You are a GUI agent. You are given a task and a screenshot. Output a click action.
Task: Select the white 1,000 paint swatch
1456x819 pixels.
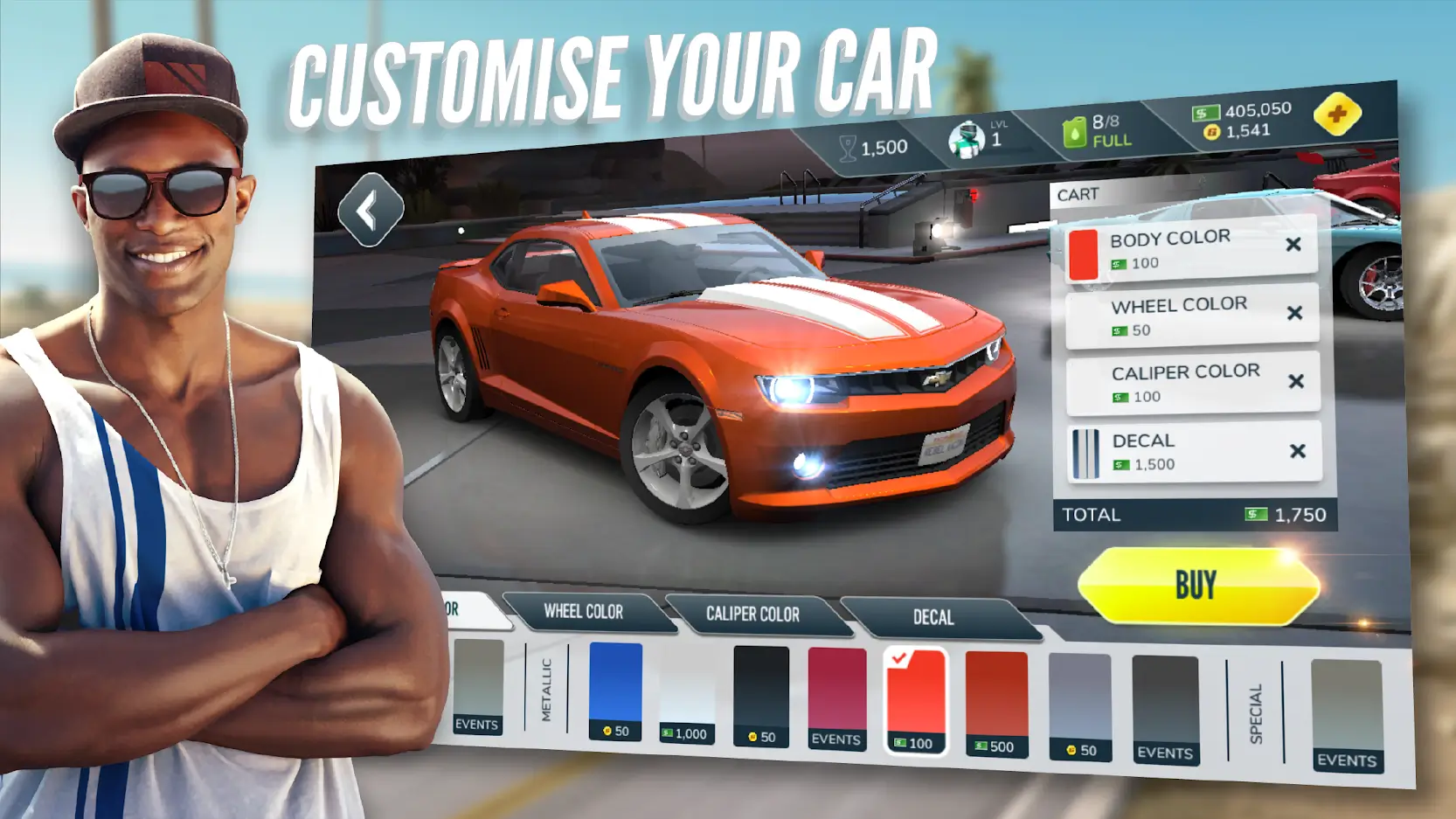(x=686, y=691)
